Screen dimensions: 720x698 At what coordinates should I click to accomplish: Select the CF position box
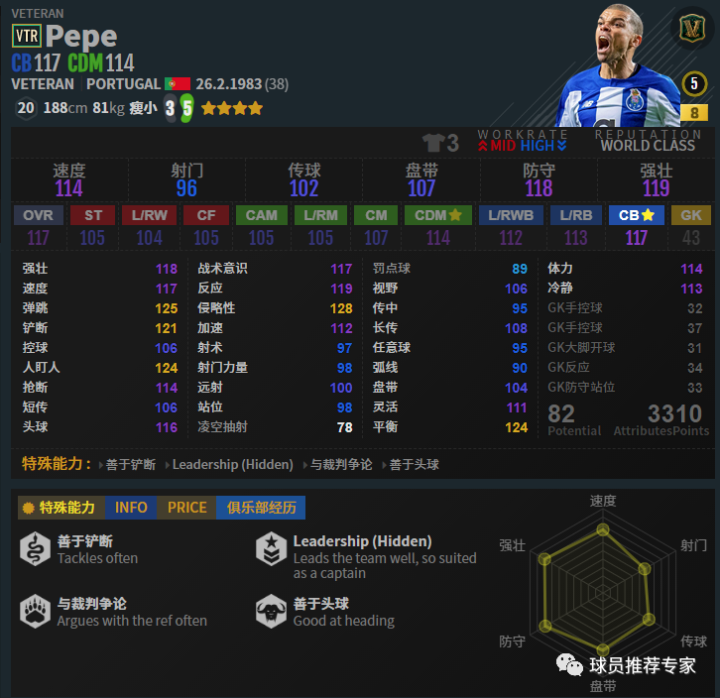[x=206, y=215]
